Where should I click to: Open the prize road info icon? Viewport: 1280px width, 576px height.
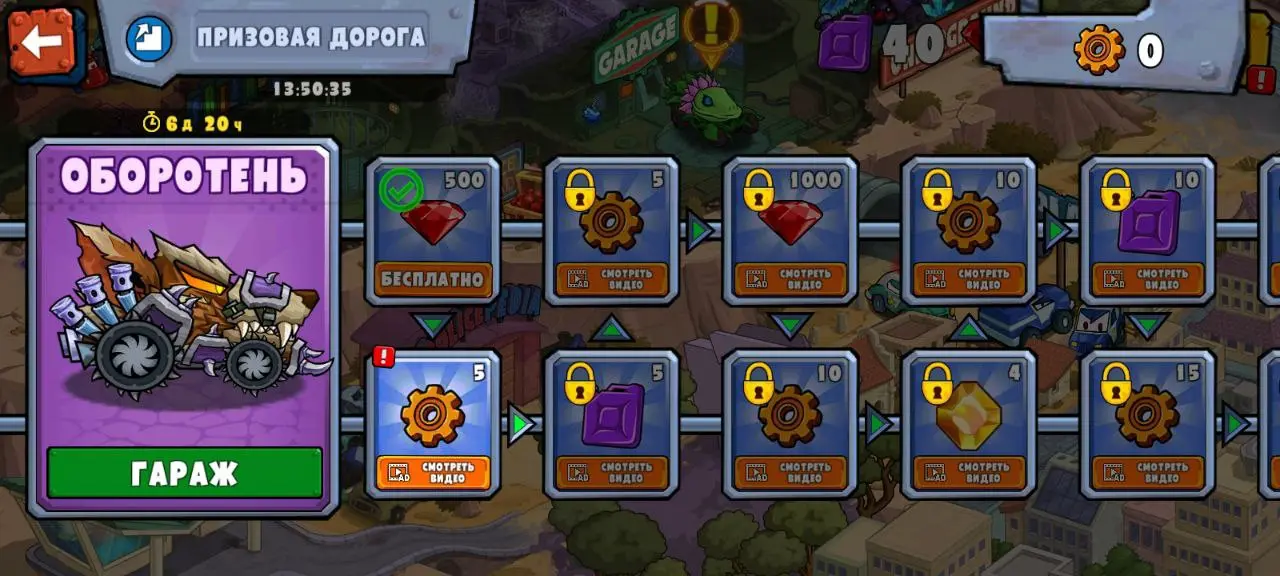click(x=149, y=38)
